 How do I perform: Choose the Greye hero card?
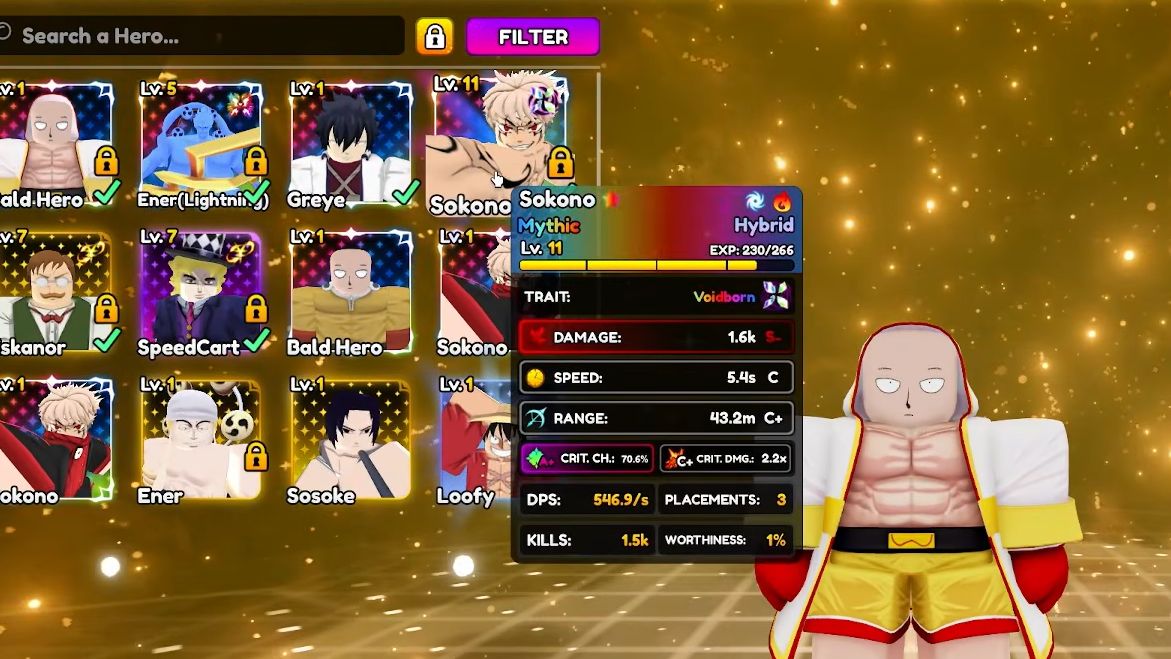click(x=349, y=143)
